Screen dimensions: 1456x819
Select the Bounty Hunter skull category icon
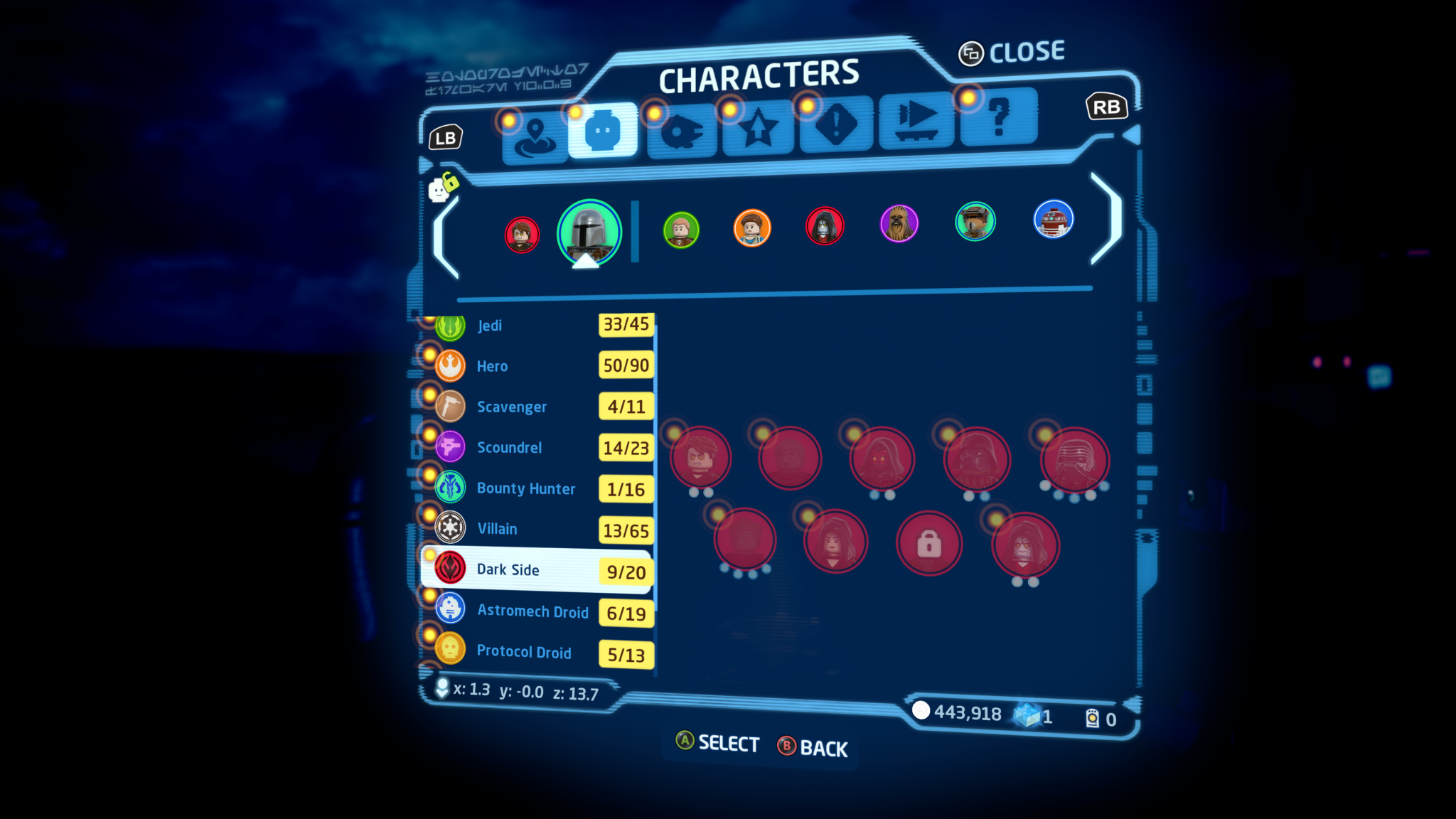(x=449, y=488)
